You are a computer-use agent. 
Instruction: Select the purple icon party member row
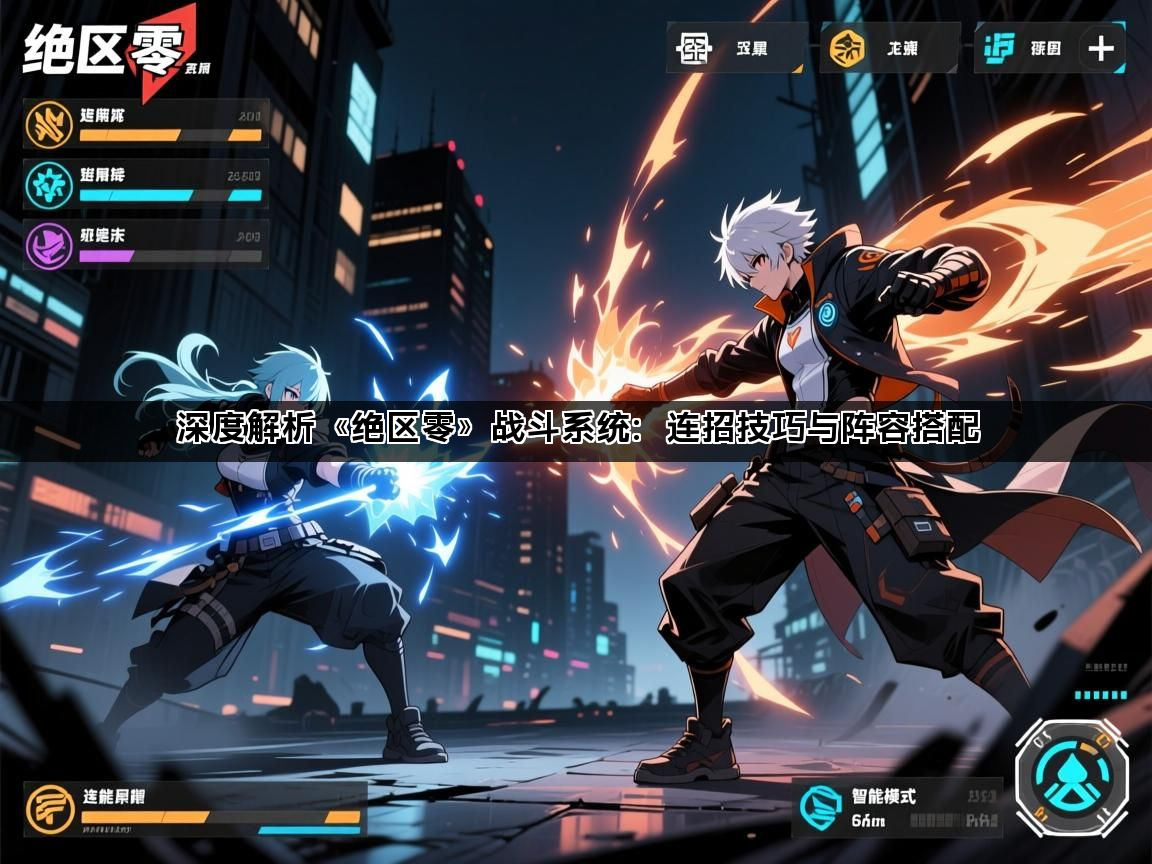point(146,244)
